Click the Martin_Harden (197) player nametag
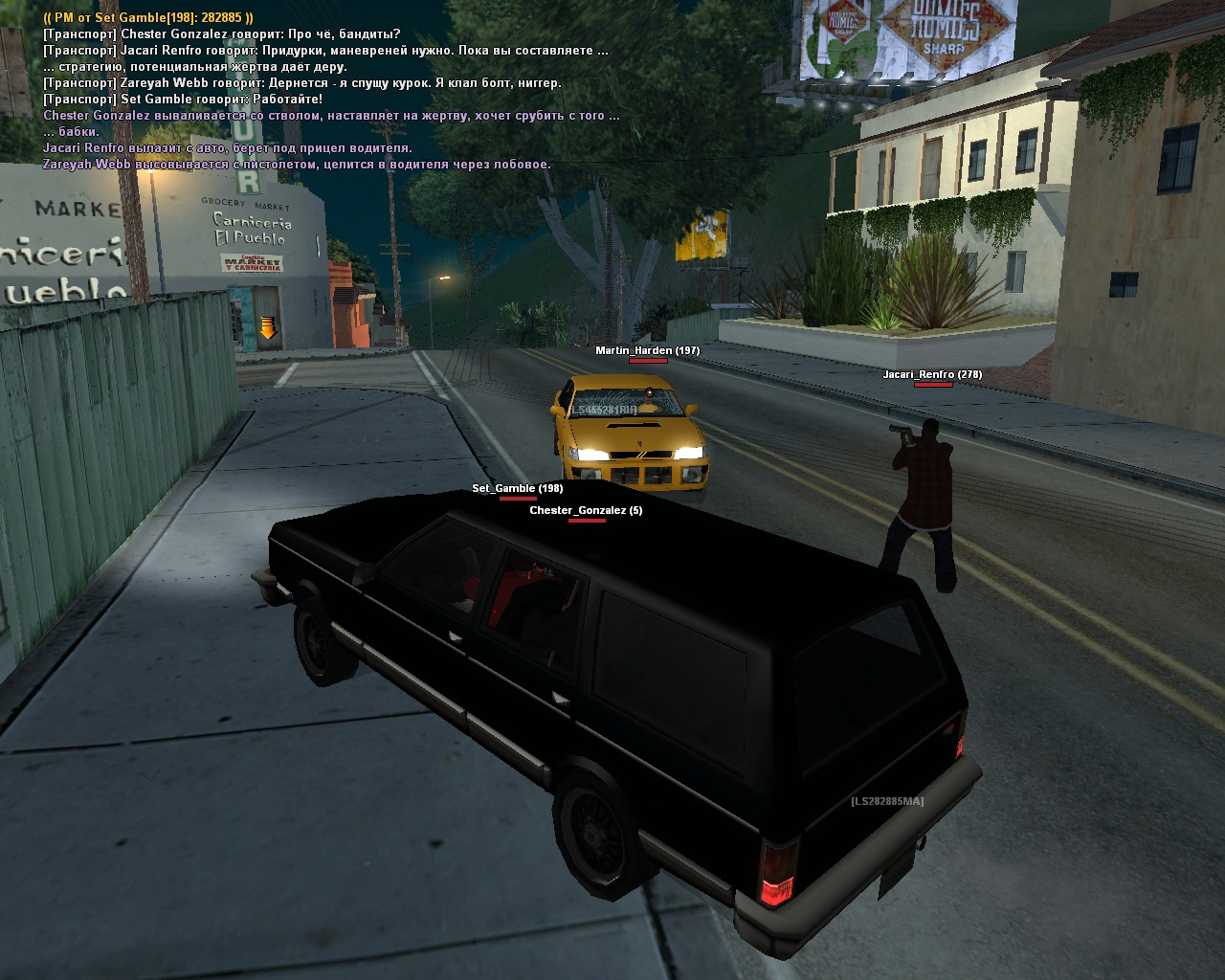 pyautogui.click(x=647, y=351)
